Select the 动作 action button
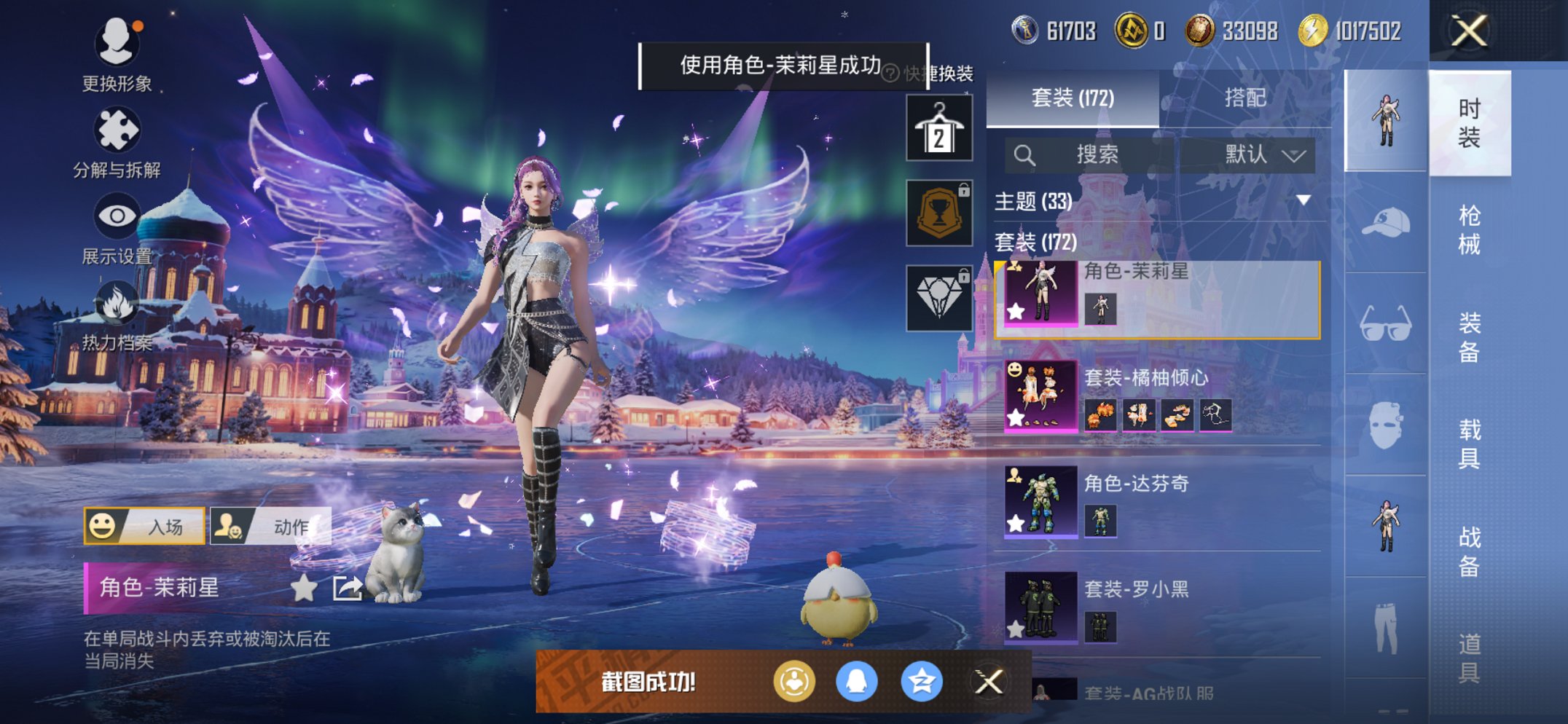Screen dimensions: 1568x724 [x=271, y=526]
